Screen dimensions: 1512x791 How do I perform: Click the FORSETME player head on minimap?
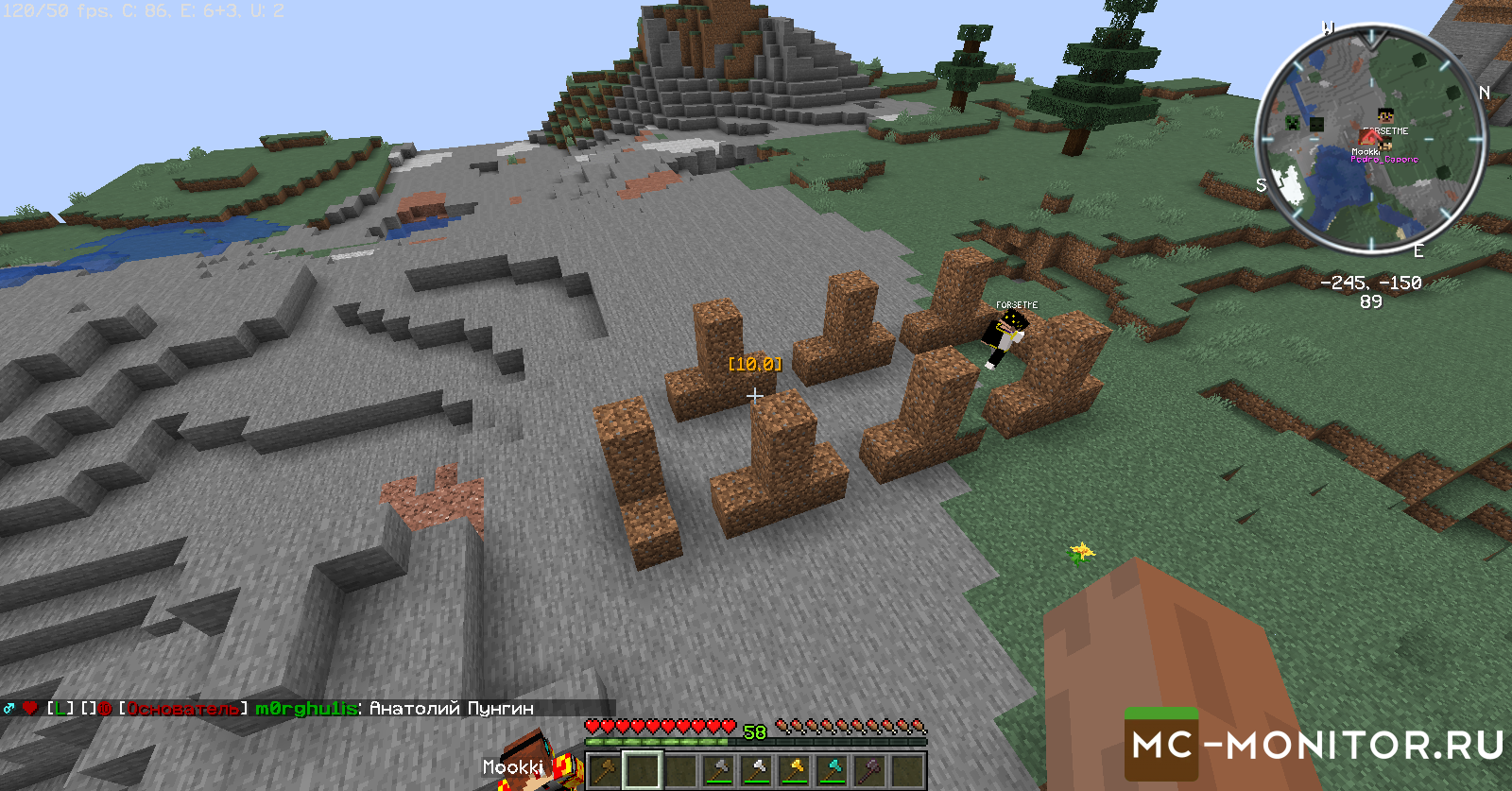(1385, 117)
